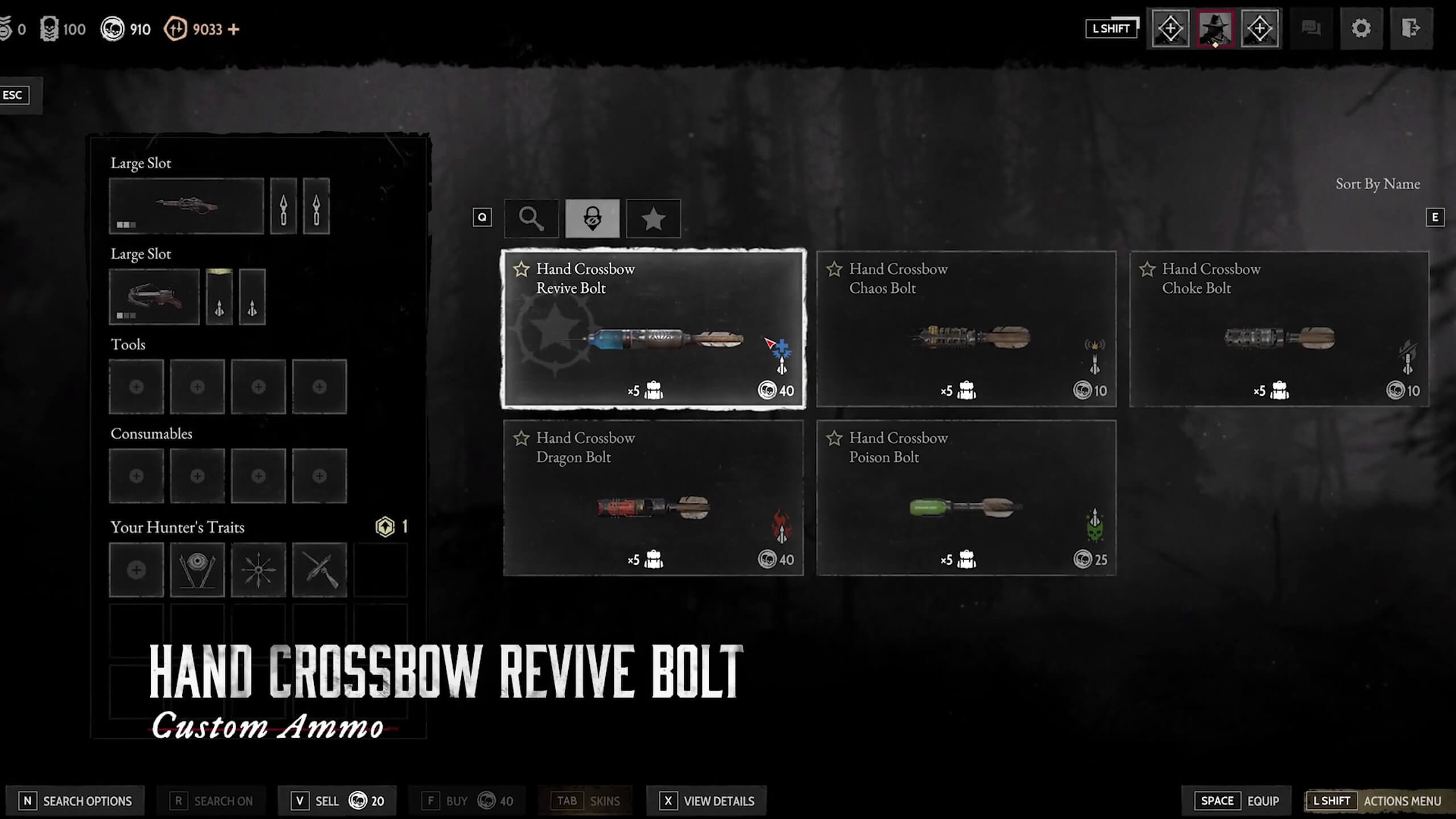View Details of the selected bolt
Viewport: 1456px width, 819px height.
[x=706, y=801]
